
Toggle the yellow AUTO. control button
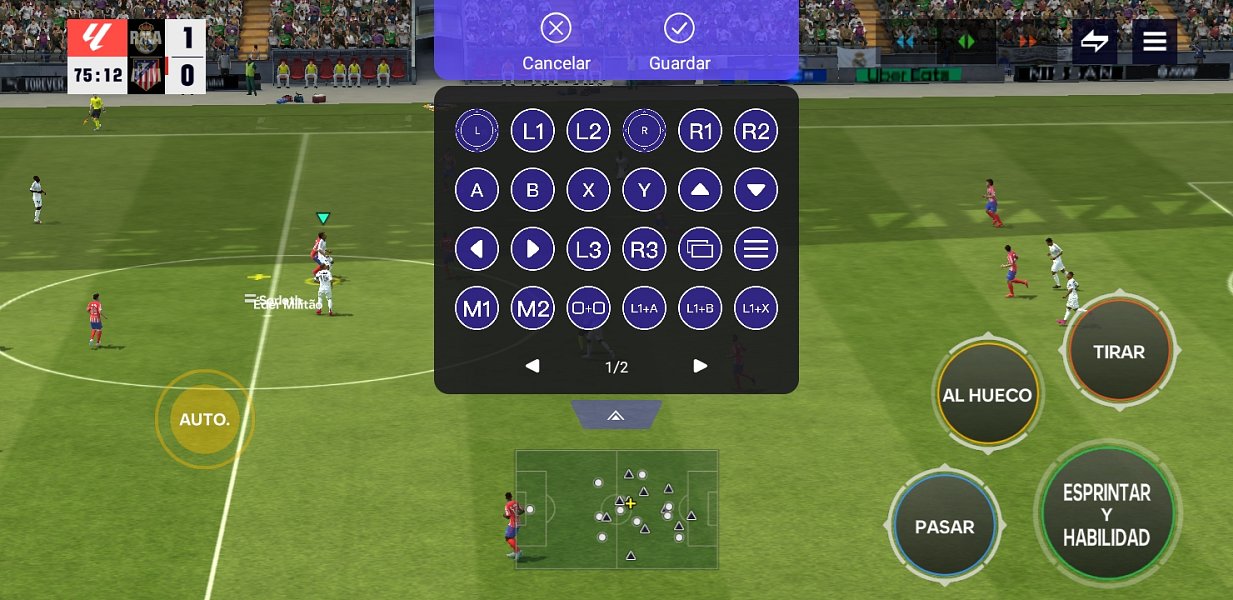[204, 419]
